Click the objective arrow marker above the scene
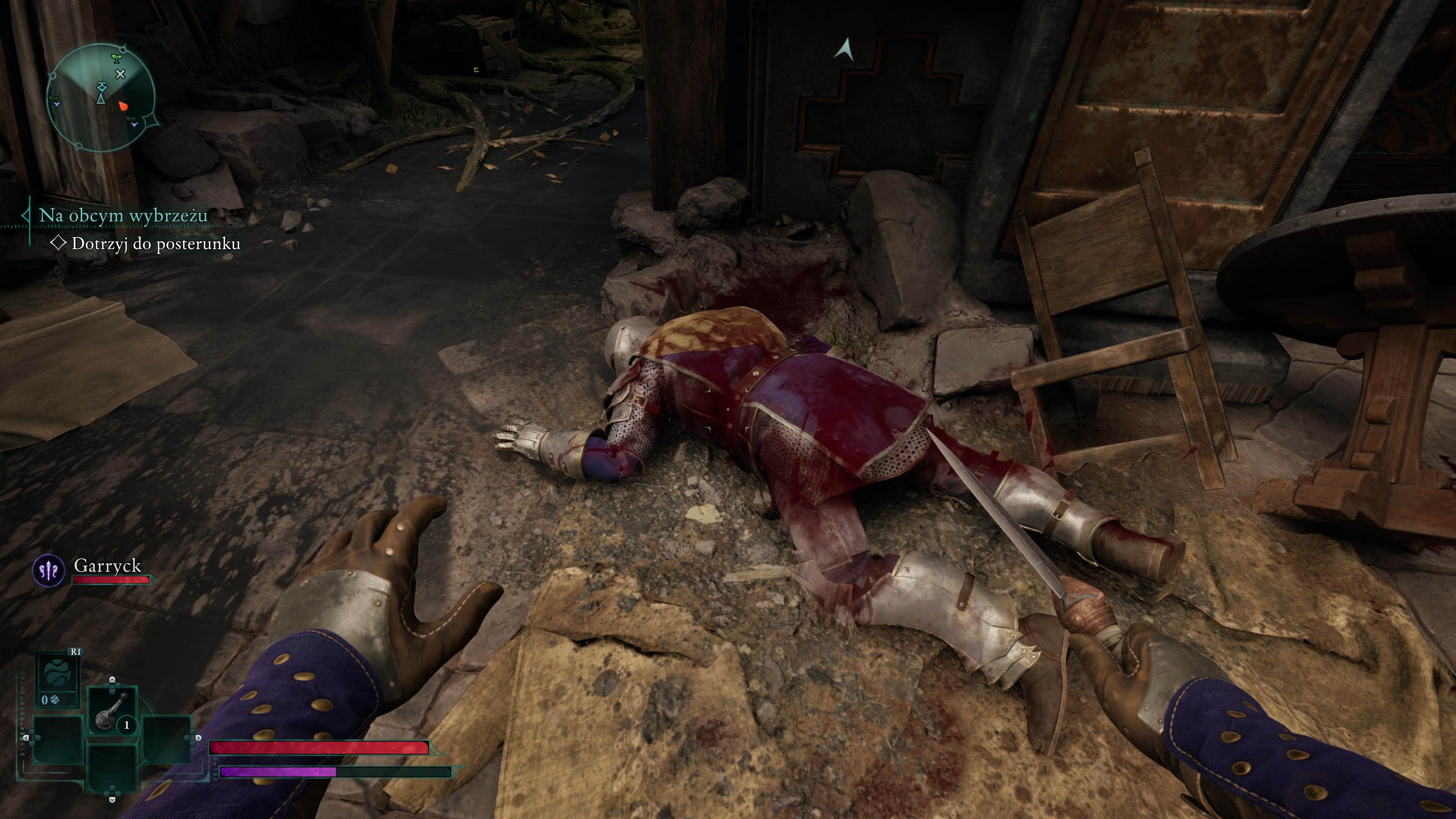Screen dimensions: 1456x819 (844, 50)
